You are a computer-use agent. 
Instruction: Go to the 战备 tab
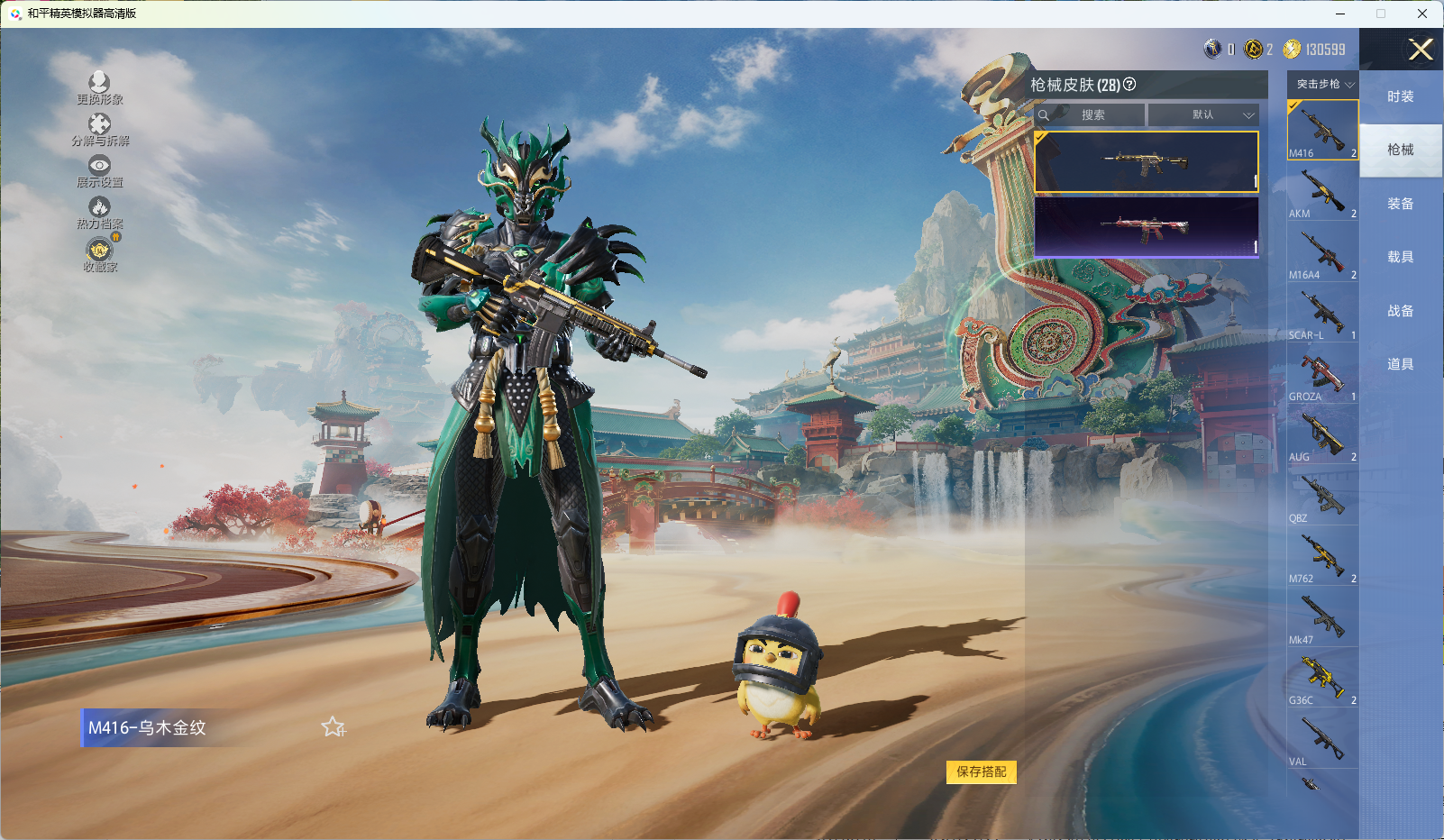click(1400, 311)
